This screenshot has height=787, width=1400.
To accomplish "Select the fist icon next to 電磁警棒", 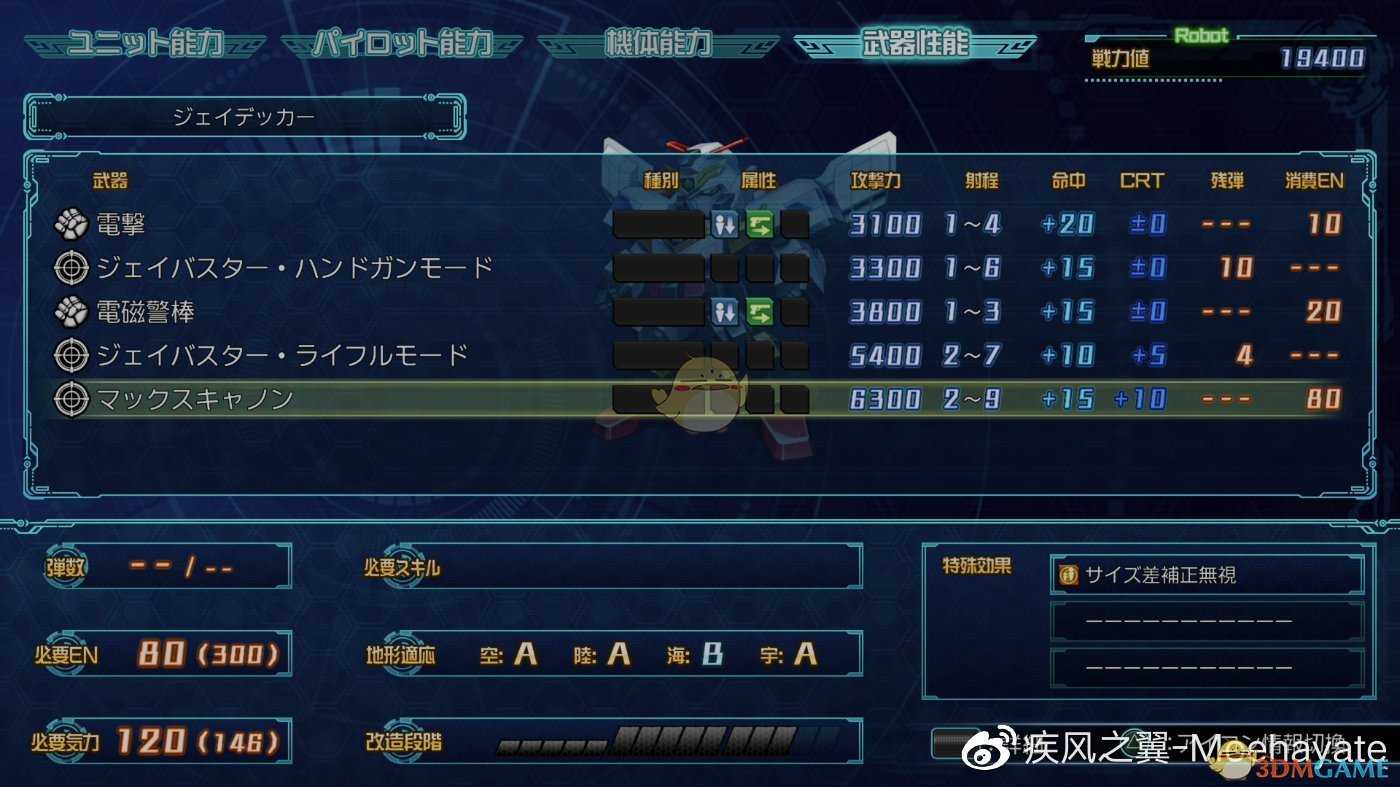I will pyautogui.click(x=70, y=311).
